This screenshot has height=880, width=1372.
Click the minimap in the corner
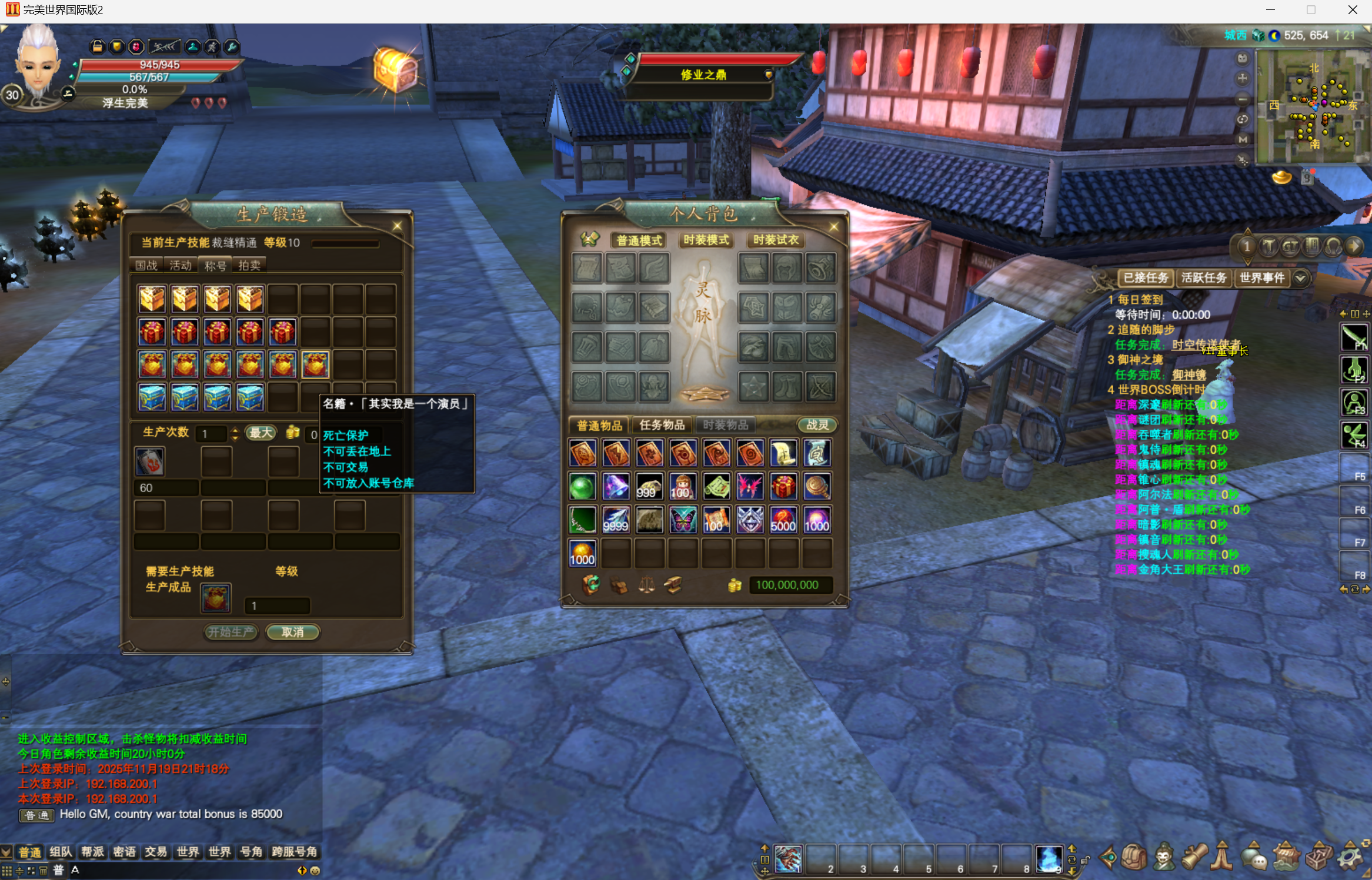[x=1313, y=106]
